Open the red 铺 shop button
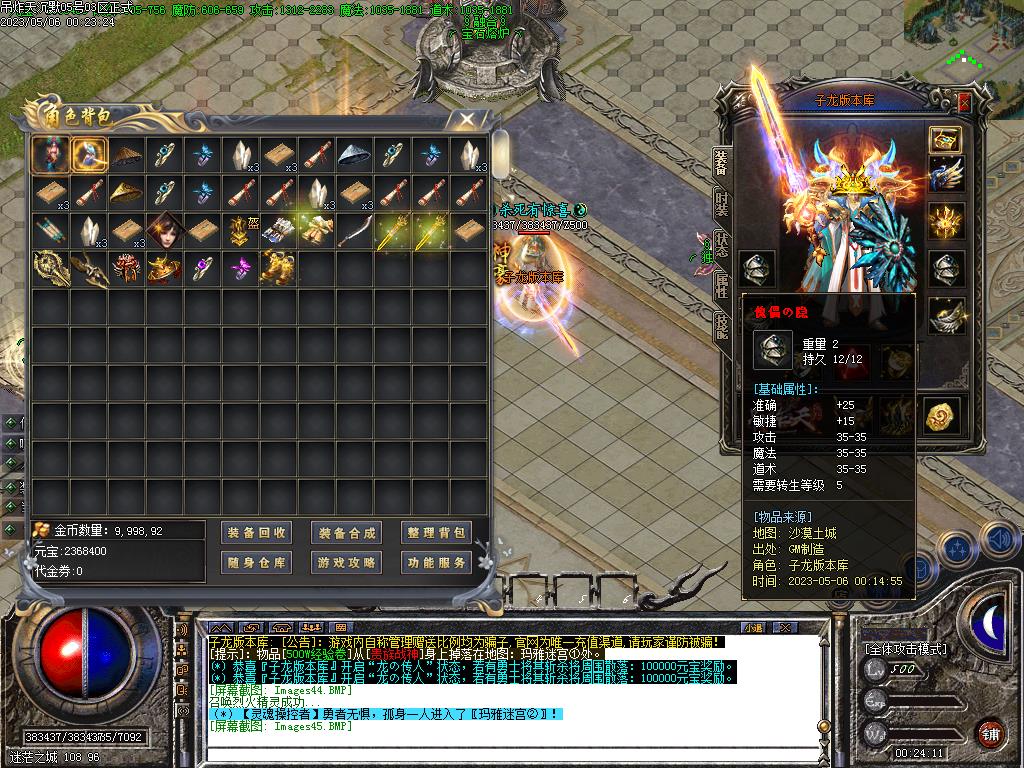 (990, 733)
